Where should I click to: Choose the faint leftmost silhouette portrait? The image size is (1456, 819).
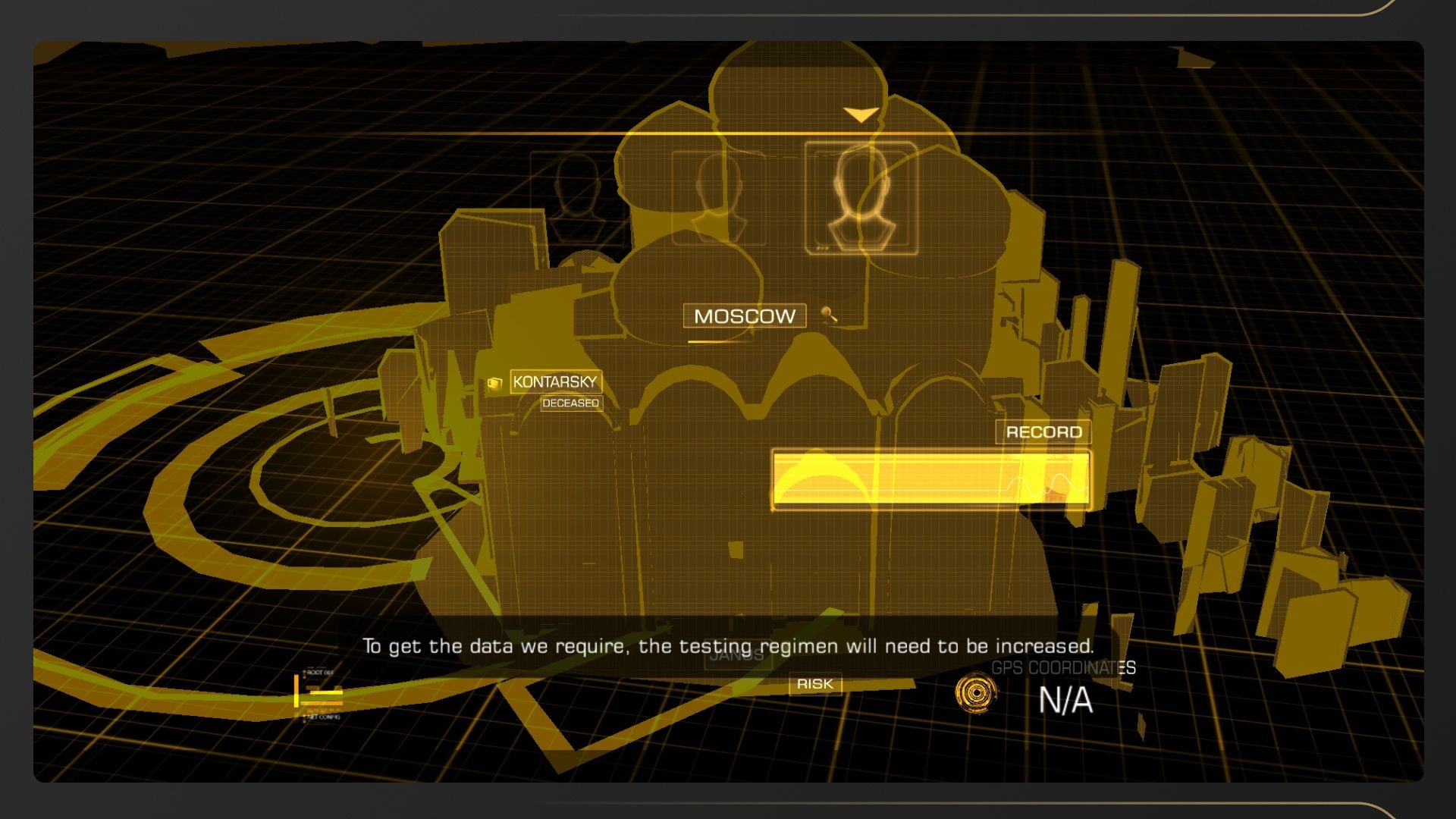tap(577, 196)
